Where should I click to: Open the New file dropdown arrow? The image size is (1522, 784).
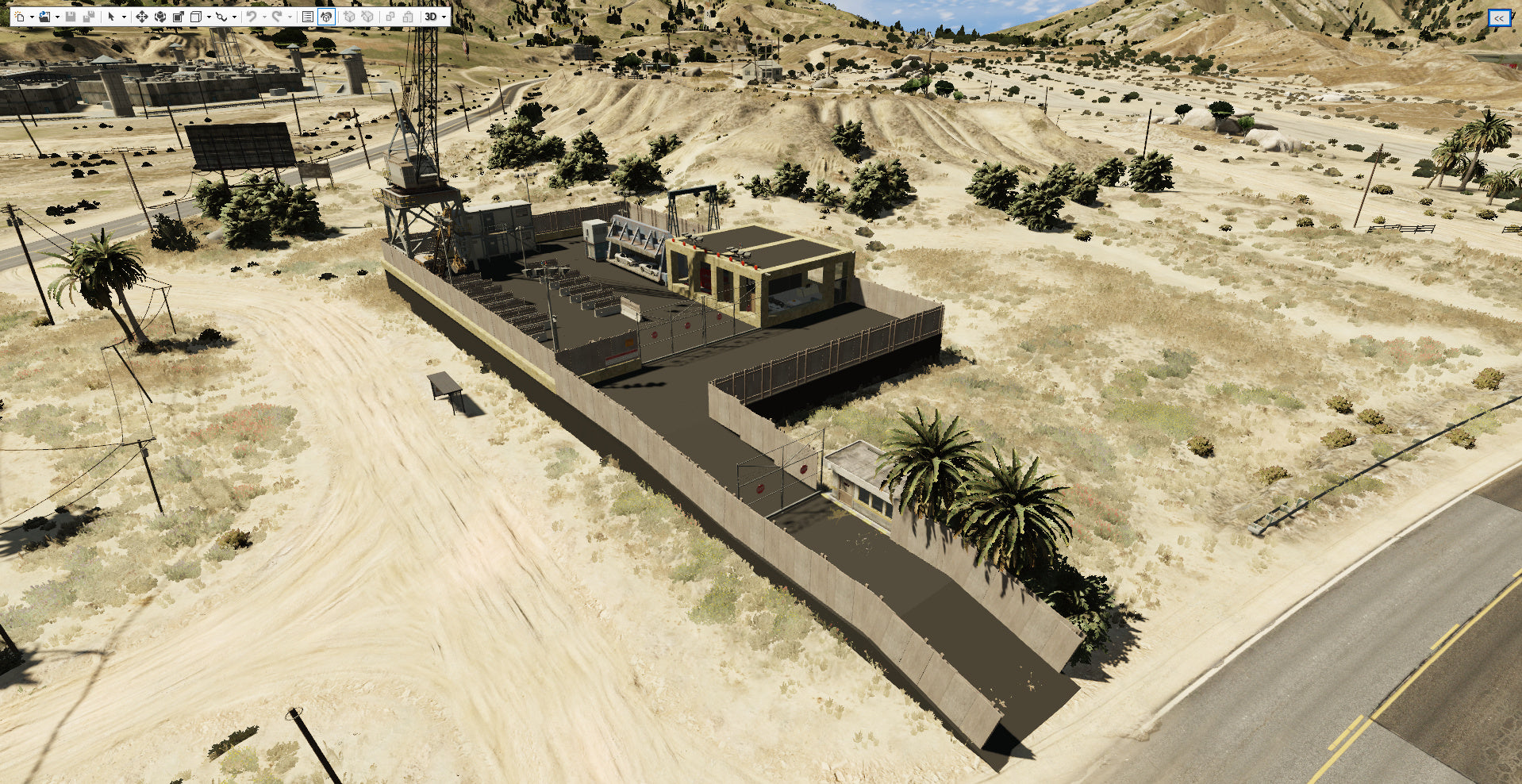click(32, 16)
